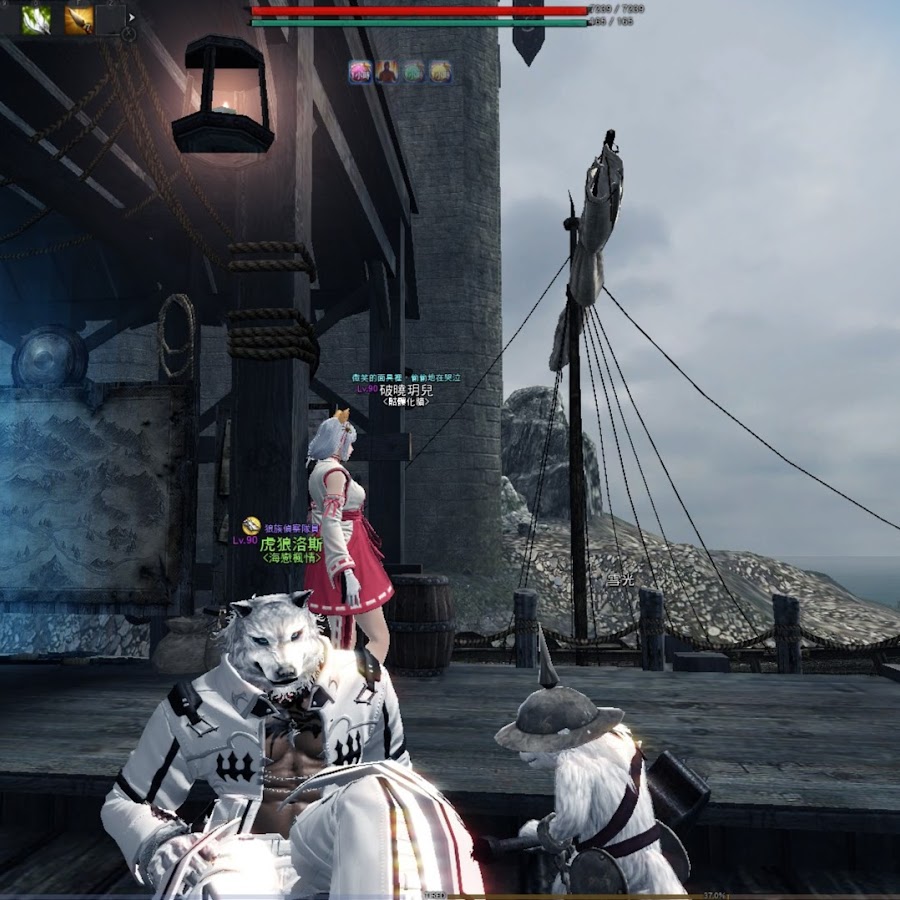
Task: Click the small round X button under skill bar
Action: 128,34
